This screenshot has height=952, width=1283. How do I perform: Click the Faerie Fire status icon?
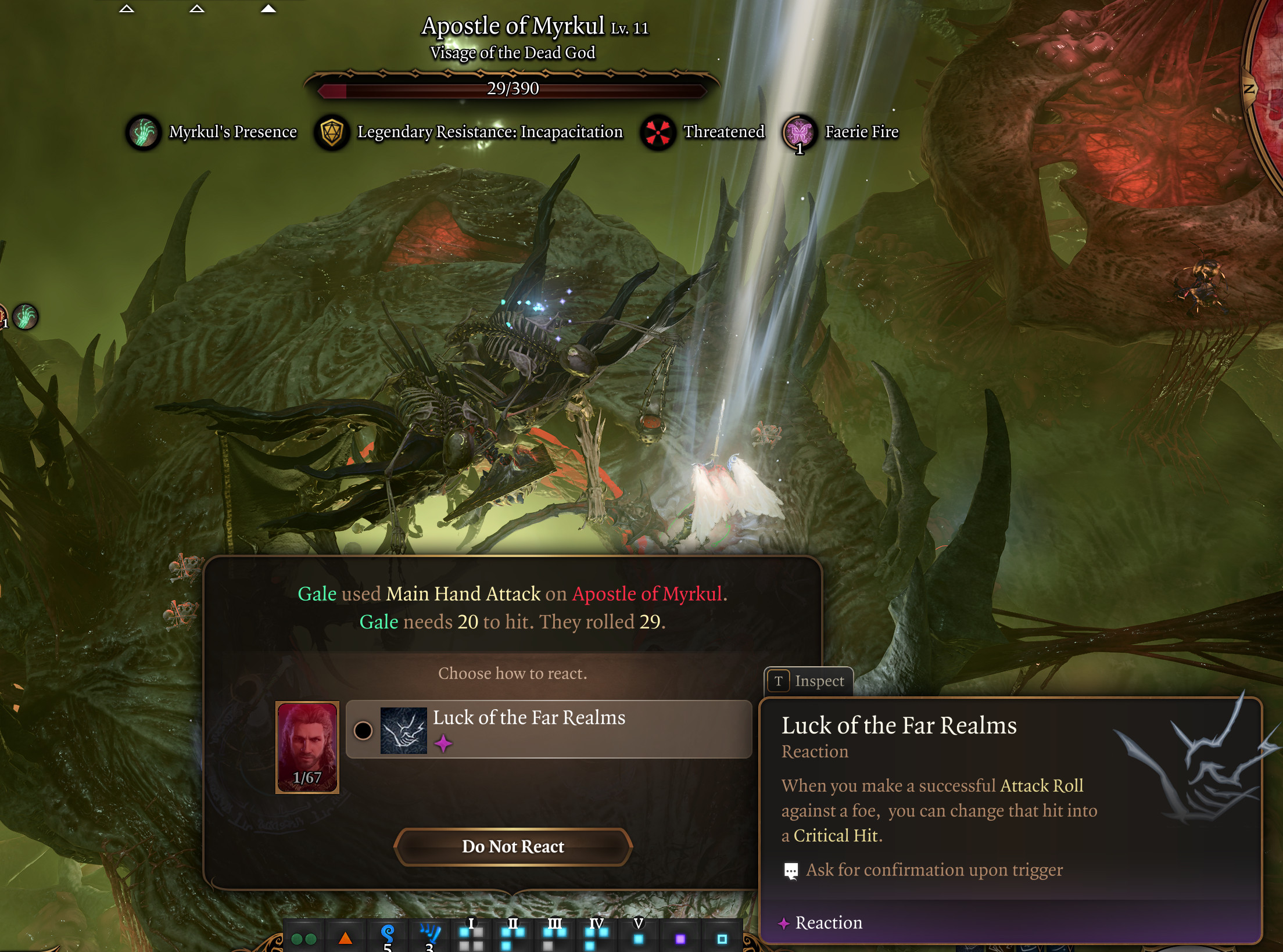coord(799,132)
